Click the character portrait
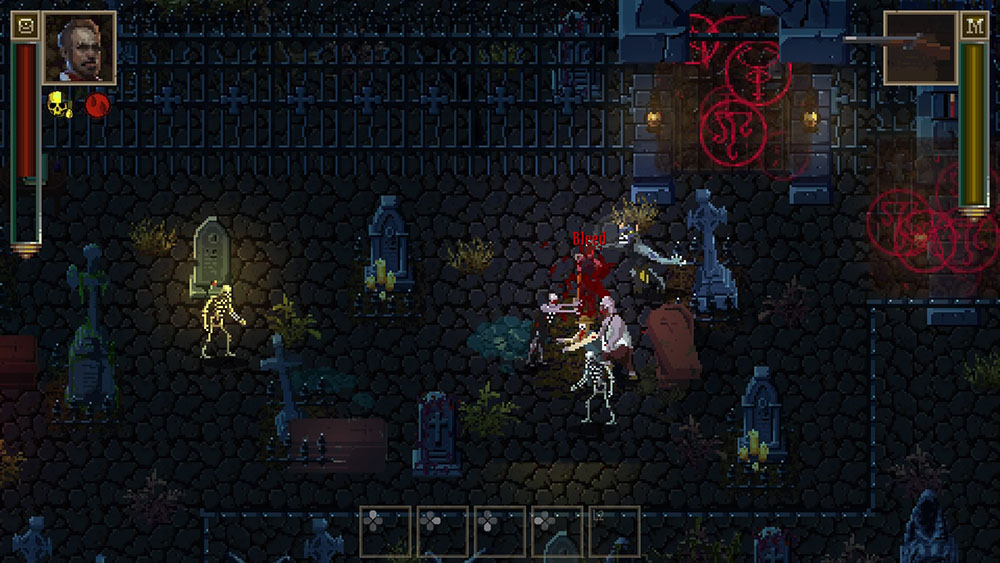 [x=79, y=47]
